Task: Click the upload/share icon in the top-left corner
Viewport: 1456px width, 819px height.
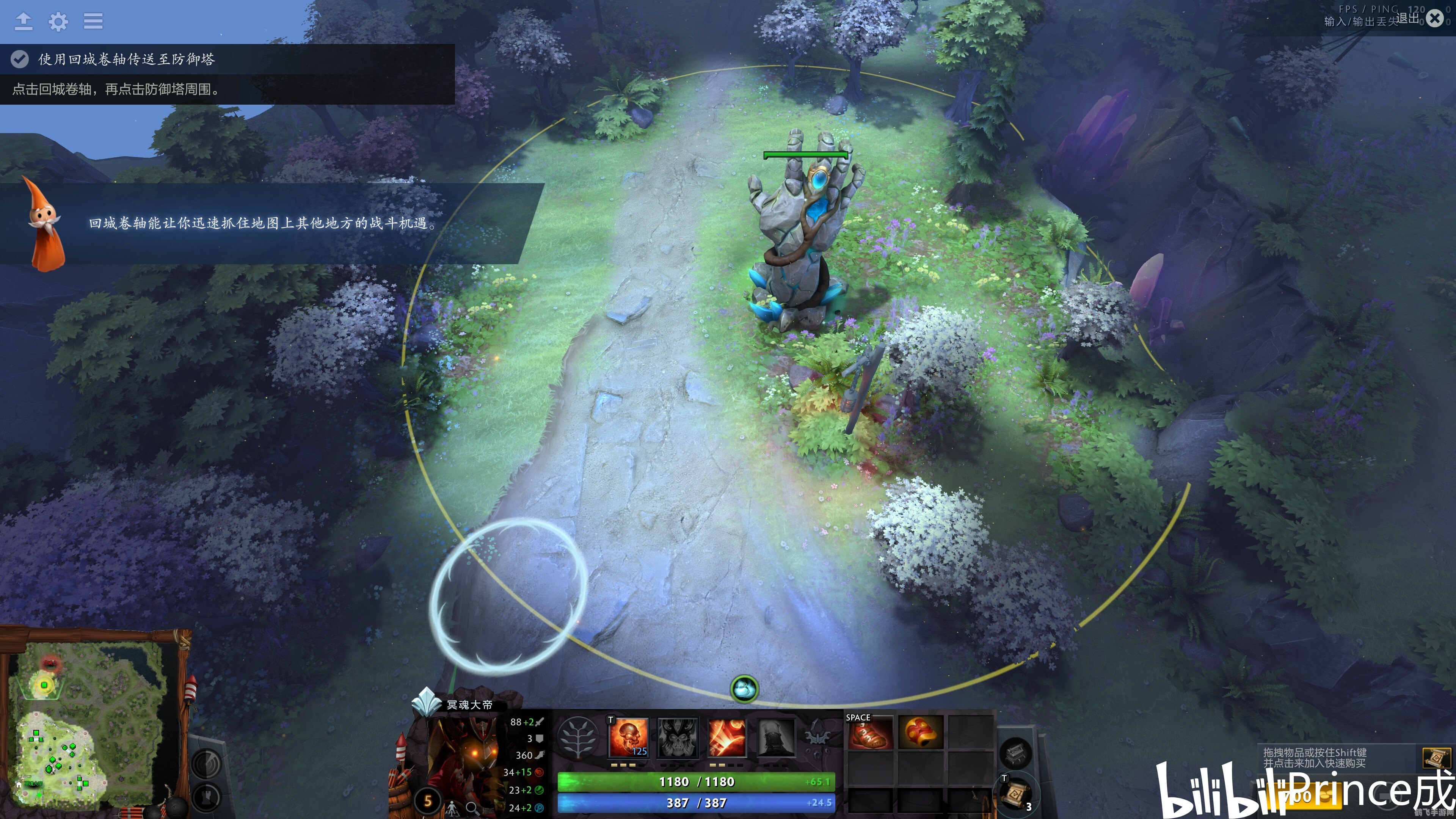Action: coord(24,22)
